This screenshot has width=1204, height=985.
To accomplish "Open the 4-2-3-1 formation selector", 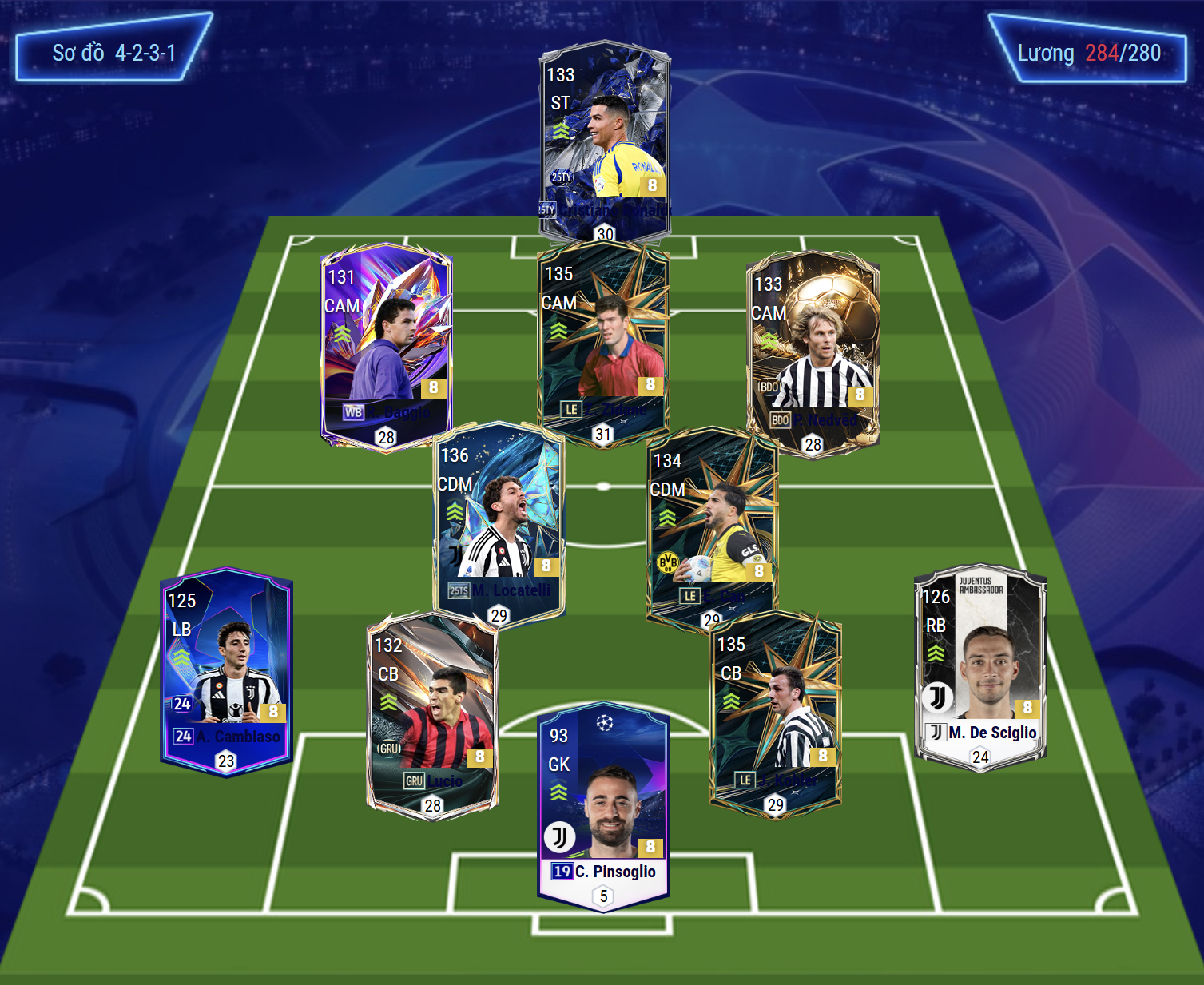I will [113, 53].
